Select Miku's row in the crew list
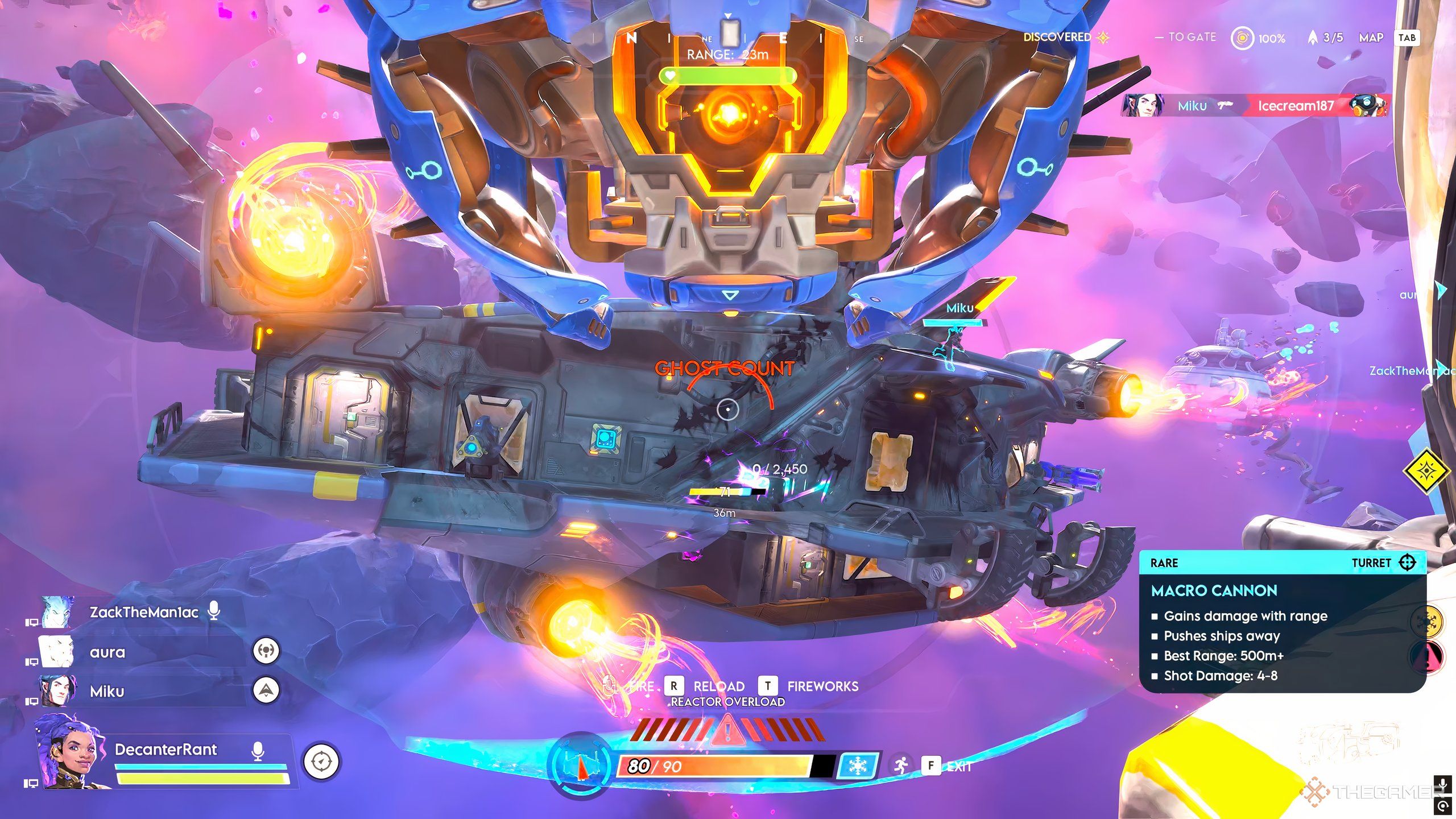 pos(107,692)
